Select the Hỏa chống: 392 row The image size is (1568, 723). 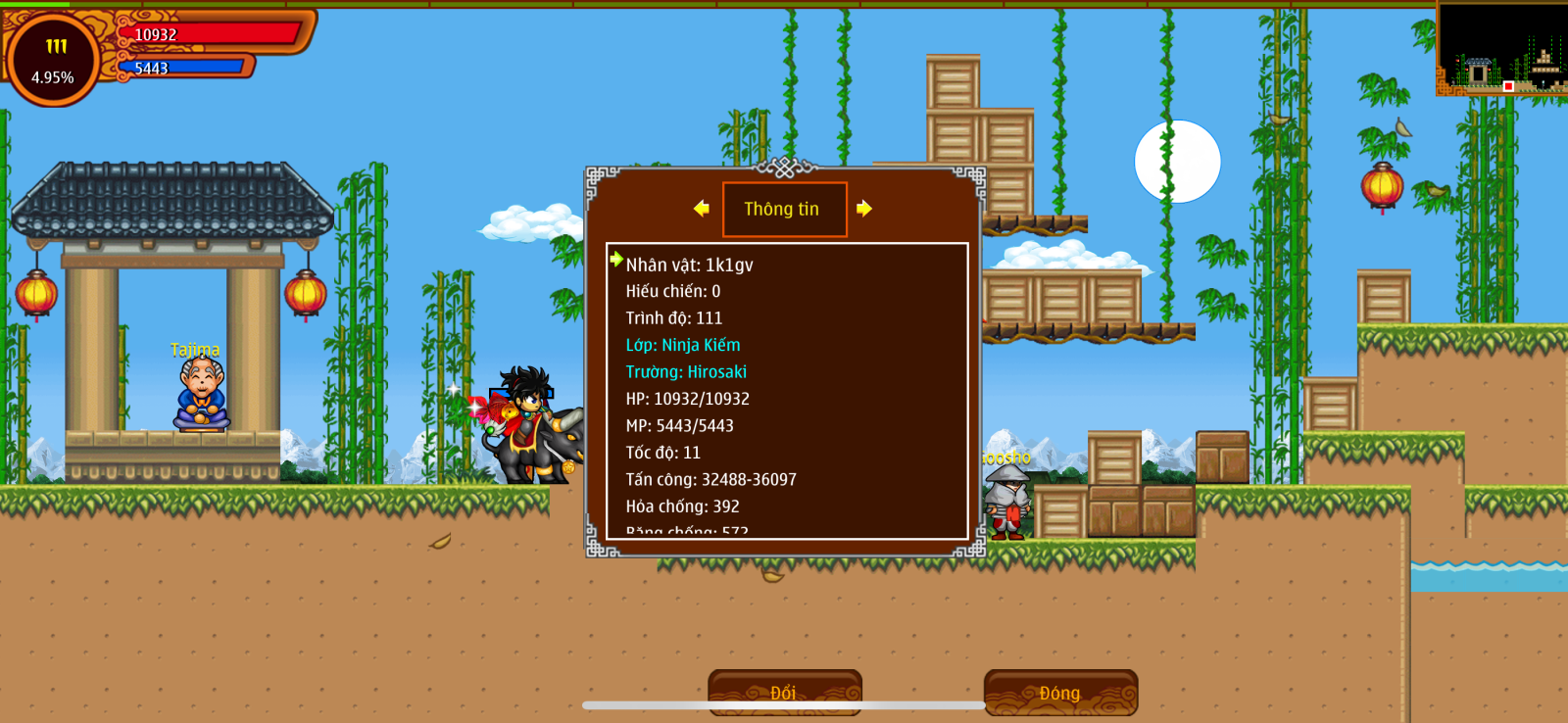(683, 506)
